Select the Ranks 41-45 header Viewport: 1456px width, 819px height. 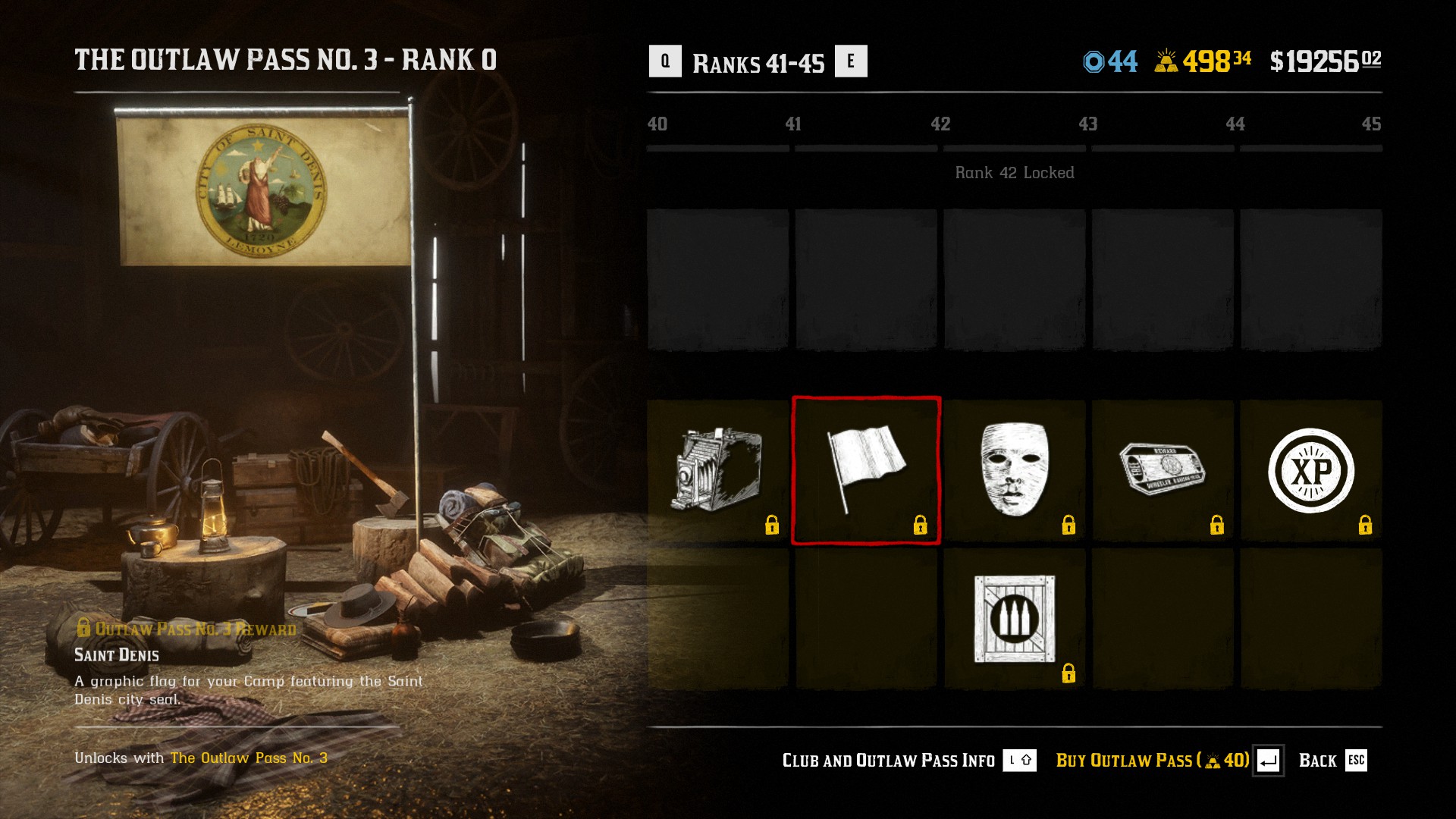[x=757, y=64]
